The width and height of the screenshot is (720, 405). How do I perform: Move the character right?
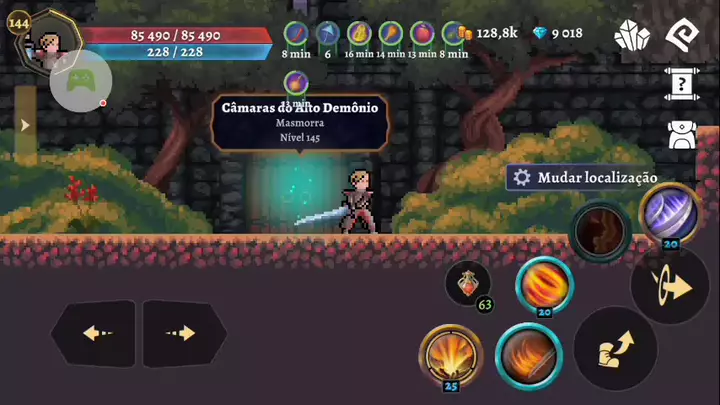183,333
